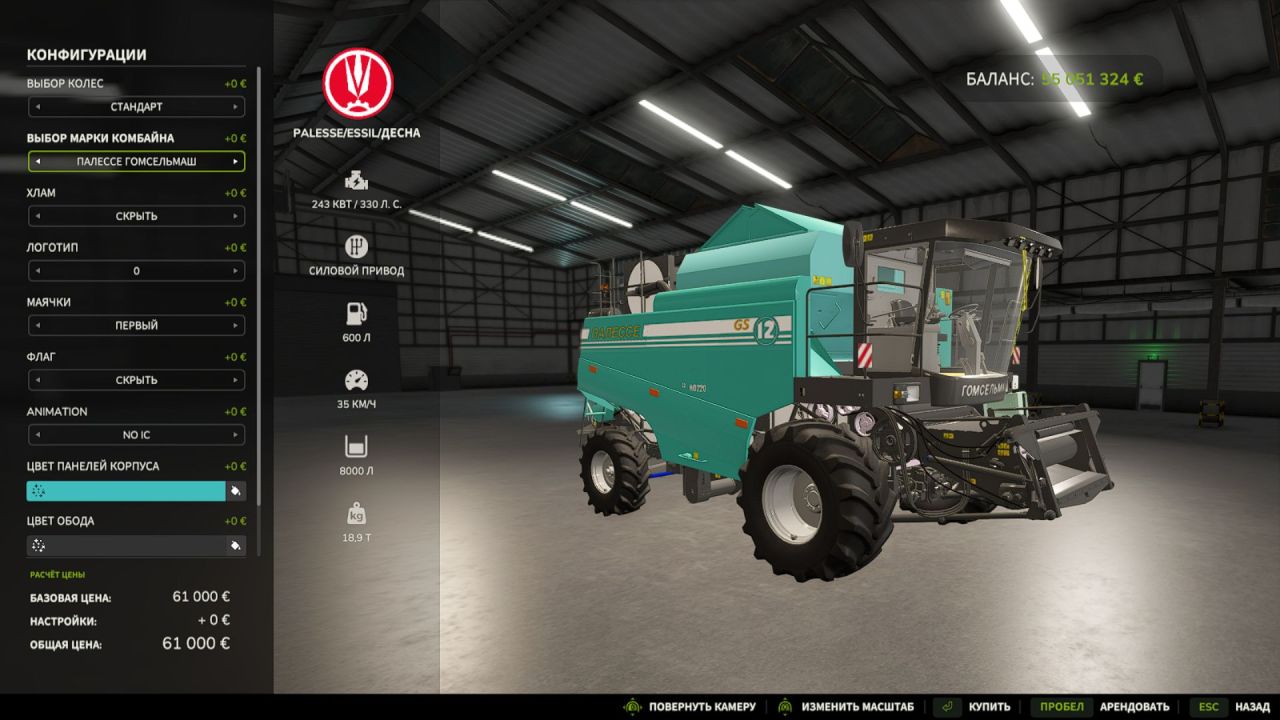Screen dimensions: 1280x720
Task: Click the engine power icon showing 243 кВт
Action: 355,182
